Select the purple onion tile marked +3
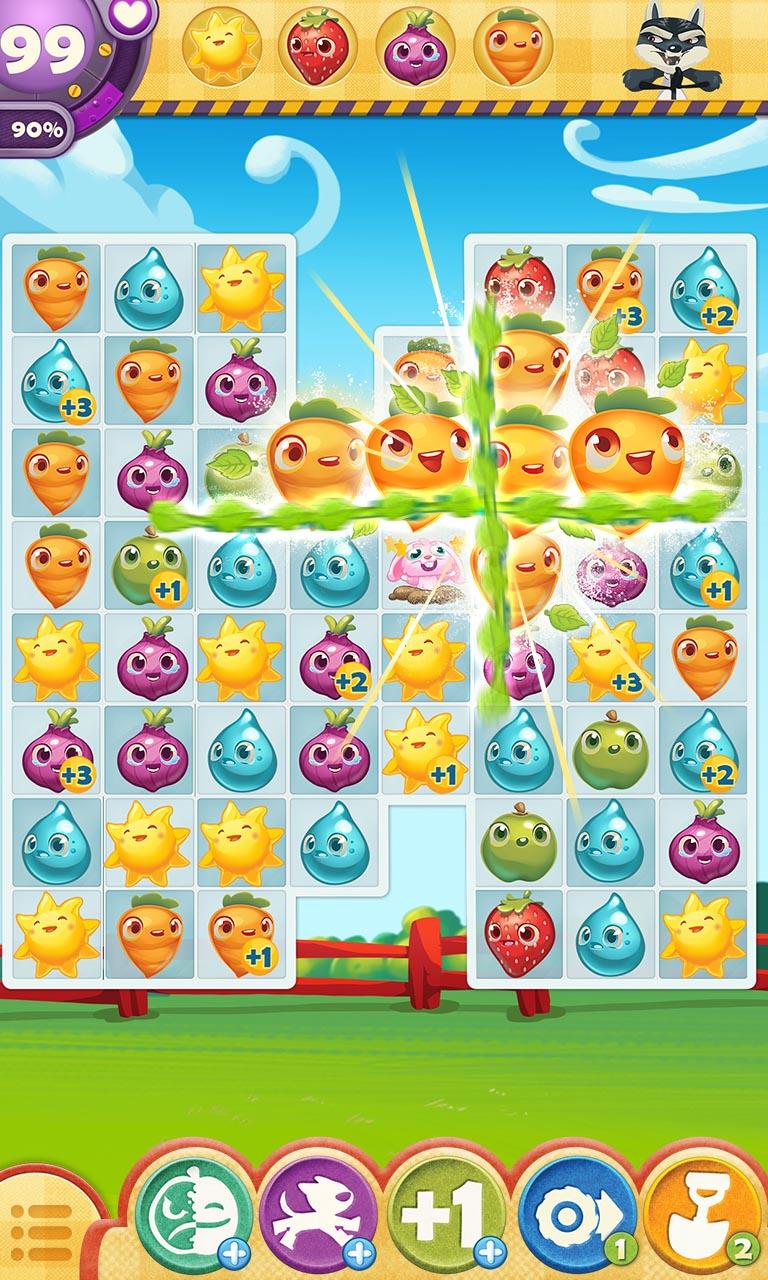This screenshot has width=768, height=1280. point(56,750)
